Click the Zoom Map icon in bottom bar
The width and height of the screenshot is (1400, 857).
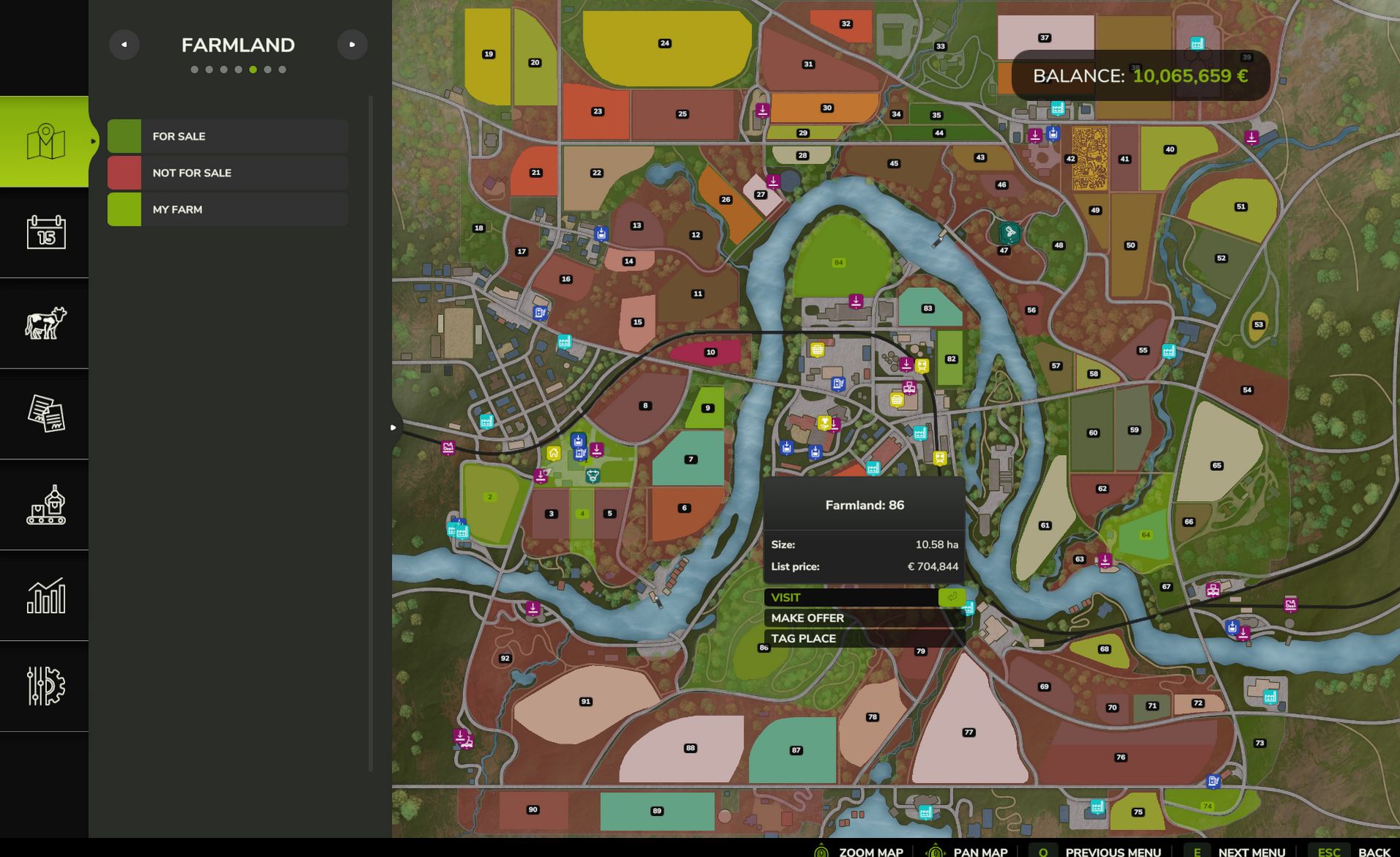pos(822,852)
